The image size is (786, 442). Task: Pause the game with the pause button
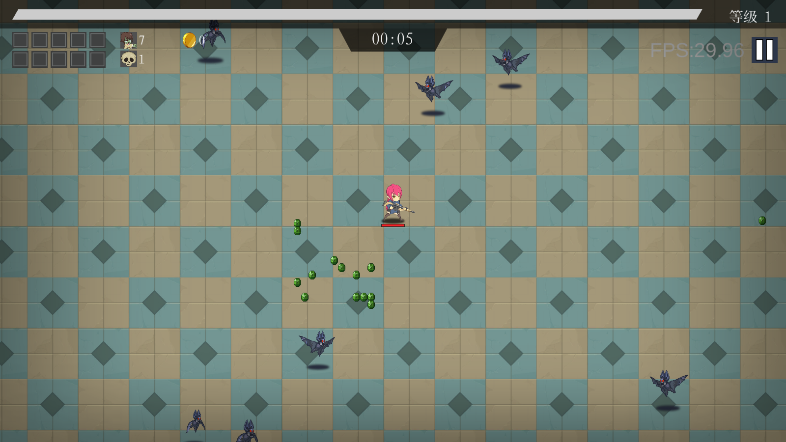(764, 50)
